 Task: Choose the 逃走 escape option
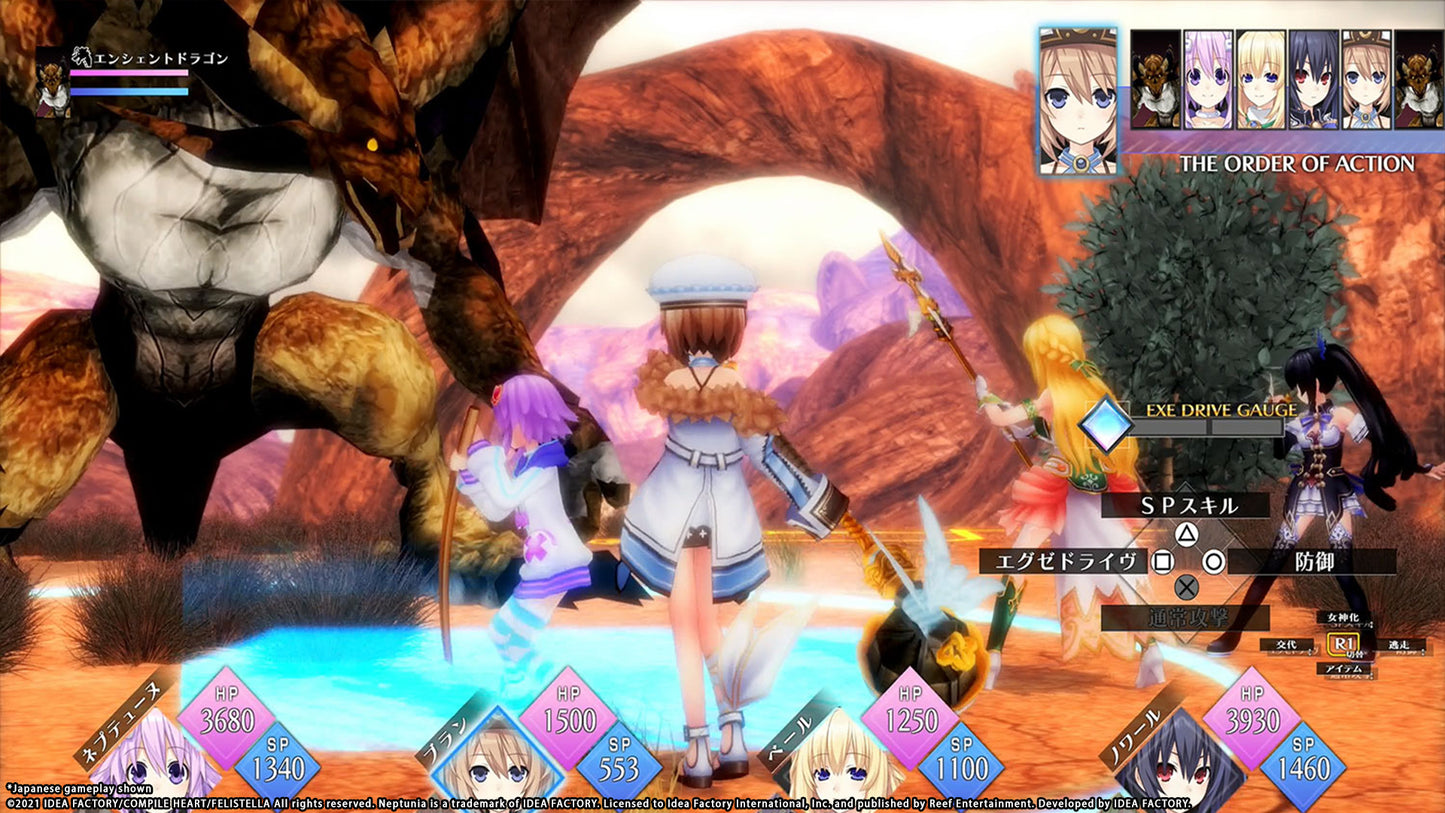[1397, 645]
